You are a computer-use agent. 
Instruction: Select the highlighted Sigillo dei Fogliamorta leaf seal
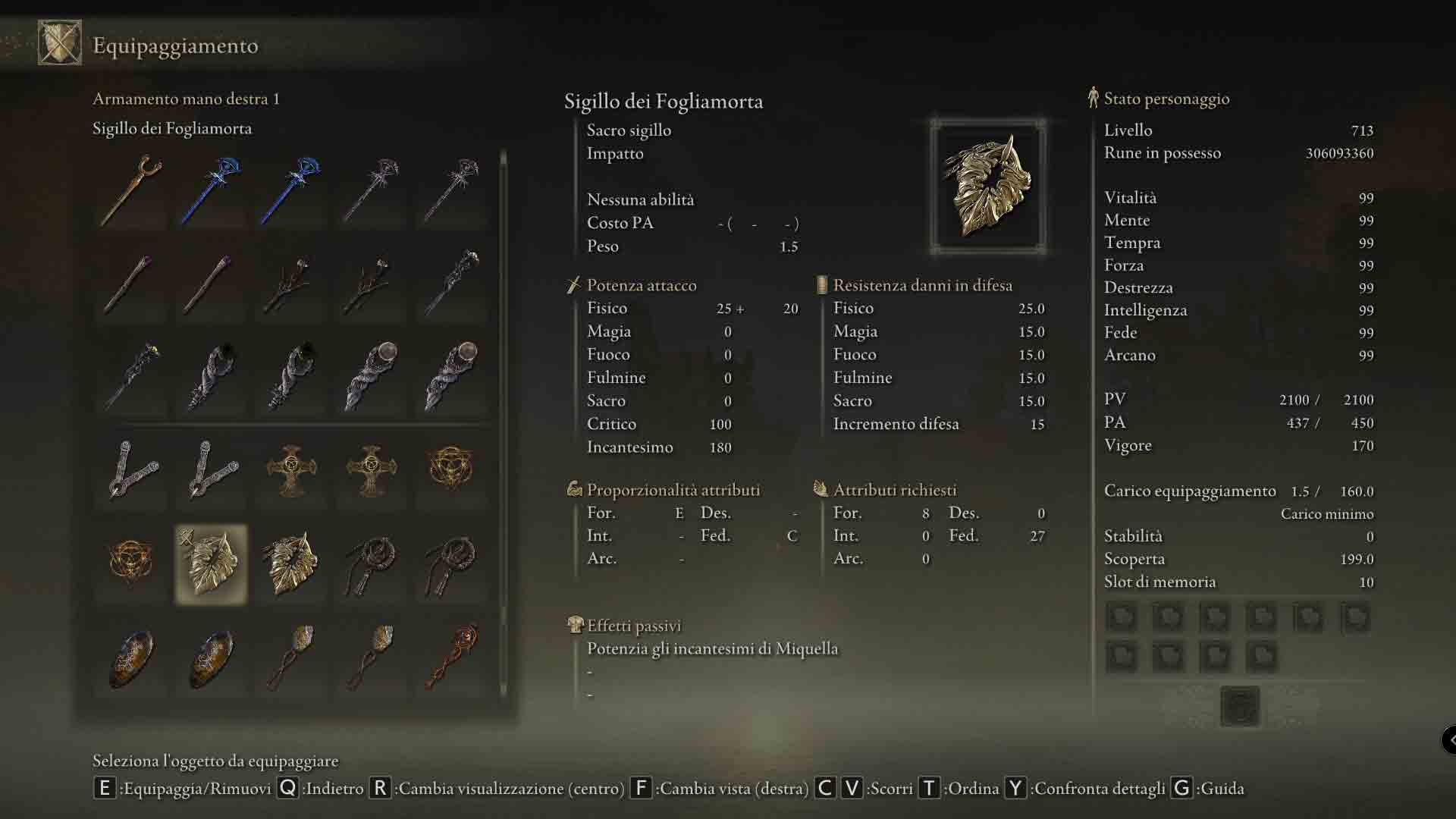tap(211, 563)
